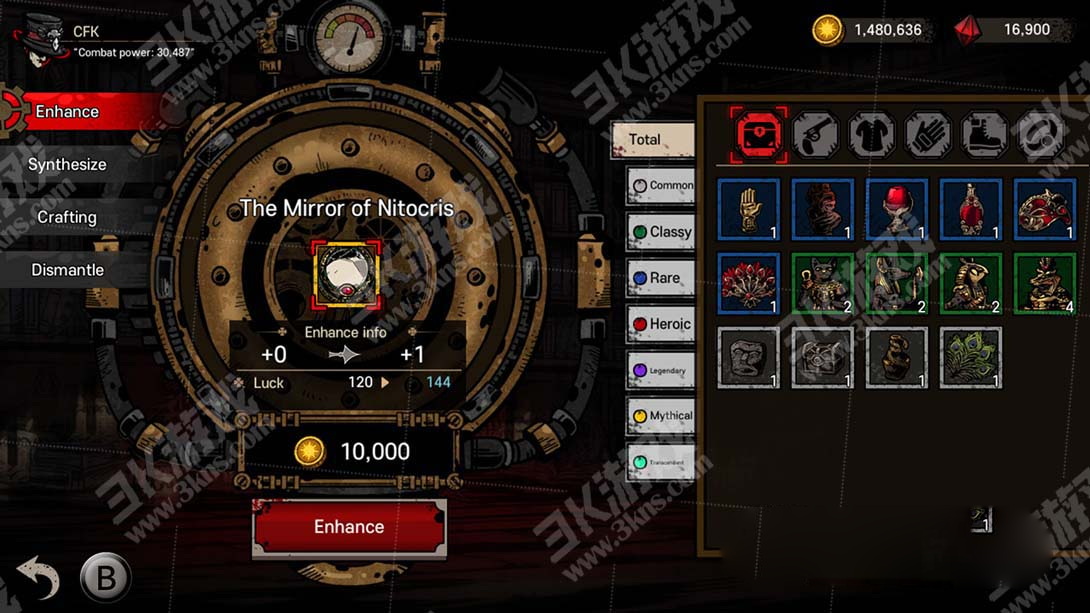Open the Dismantle menu
This screenshot has width=1090, height=613.
point(67,270)
